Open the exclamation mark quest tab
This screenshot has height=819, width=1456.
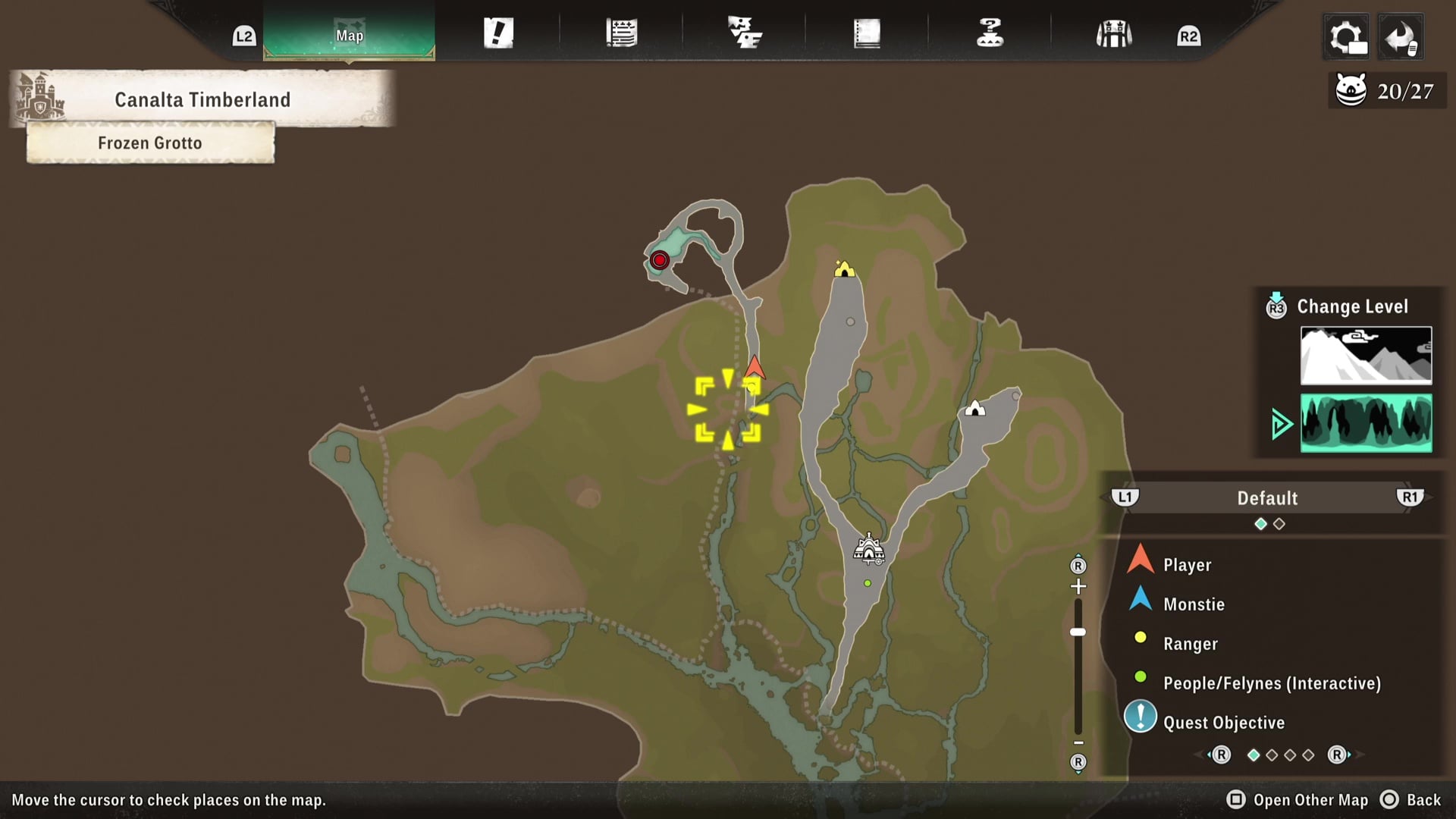498,33
